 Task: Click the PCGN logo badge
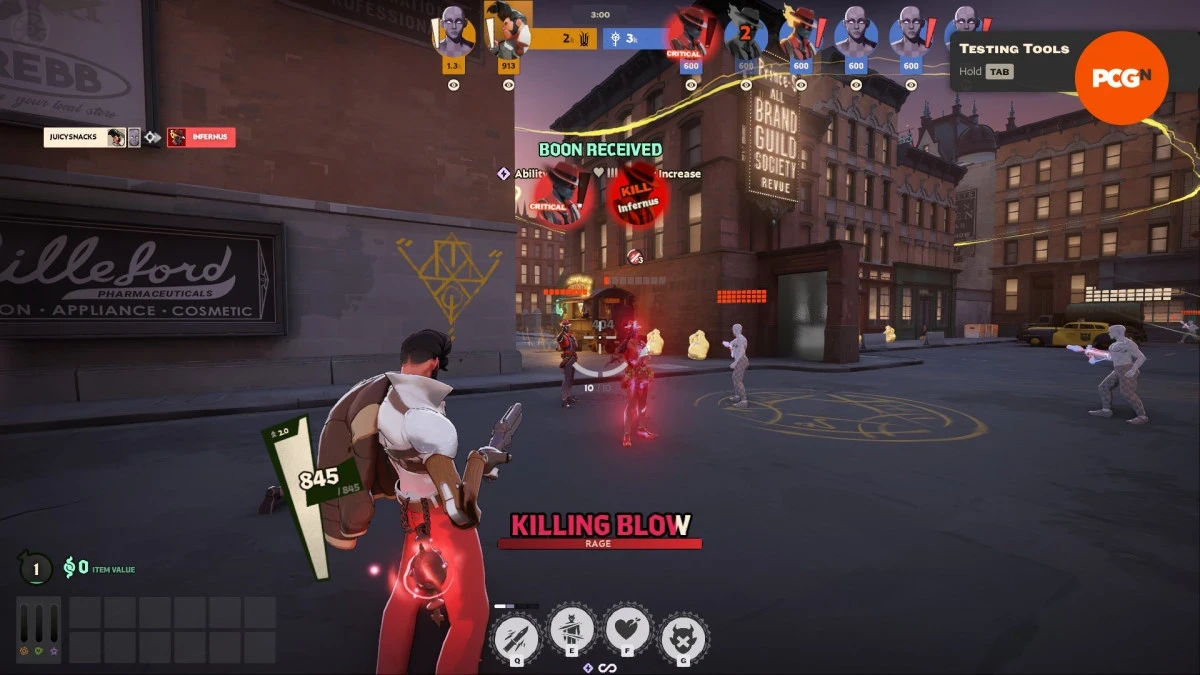[x=1121, y=78]
